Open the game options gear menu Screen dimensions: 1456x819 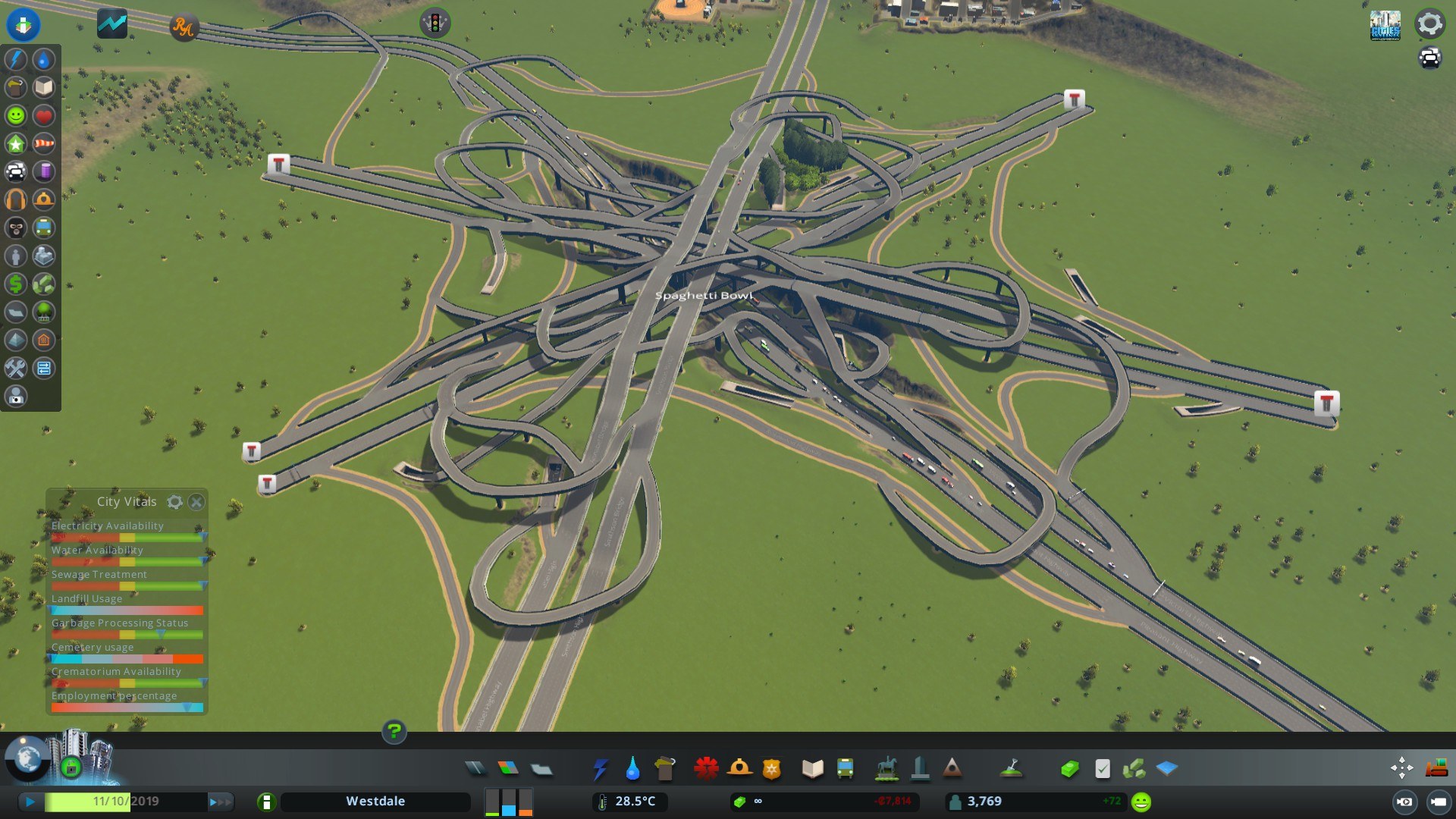click(x=1429, y=24)
